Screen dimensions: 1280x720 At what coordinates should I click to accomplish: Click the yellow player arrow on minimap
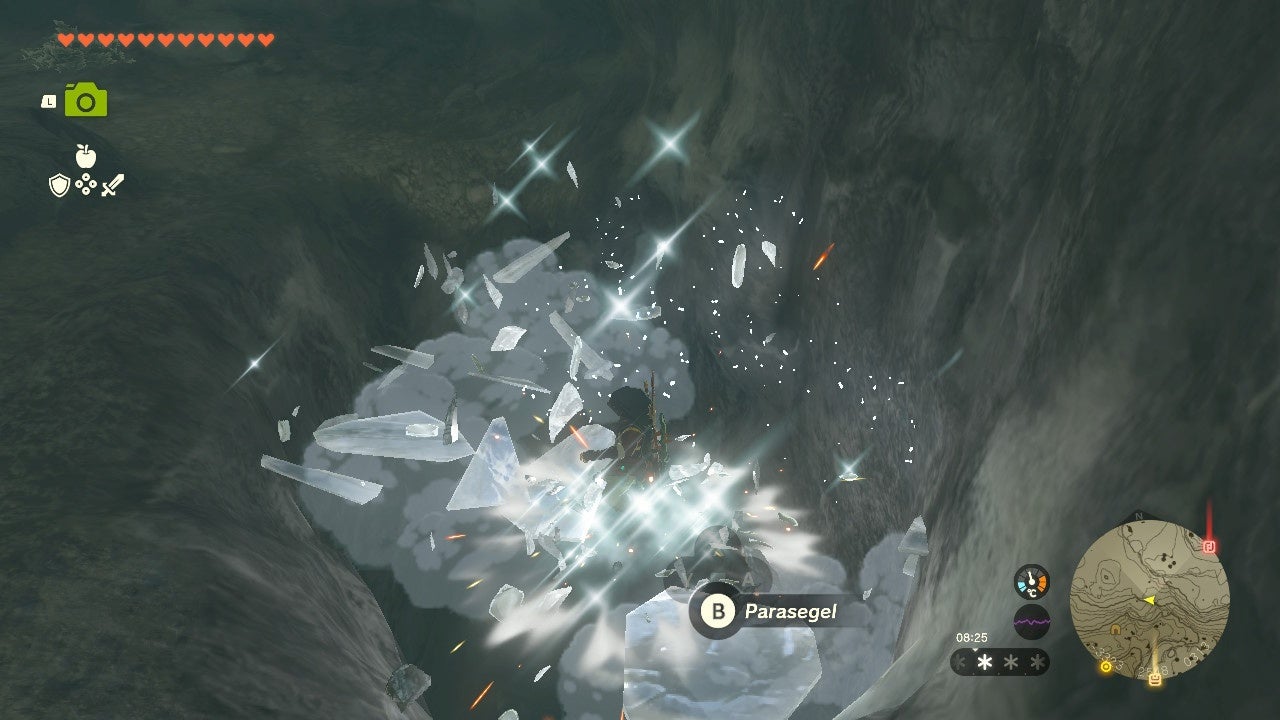click(1150, 599)
